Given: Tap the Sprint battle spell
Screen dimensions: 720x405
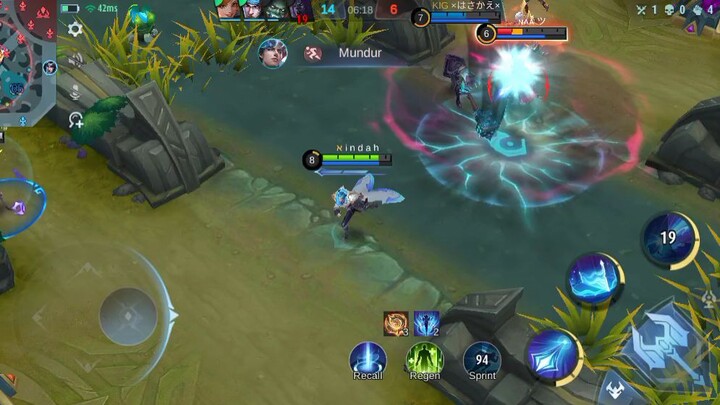Looking at the screenshot, I should [482, 359].
